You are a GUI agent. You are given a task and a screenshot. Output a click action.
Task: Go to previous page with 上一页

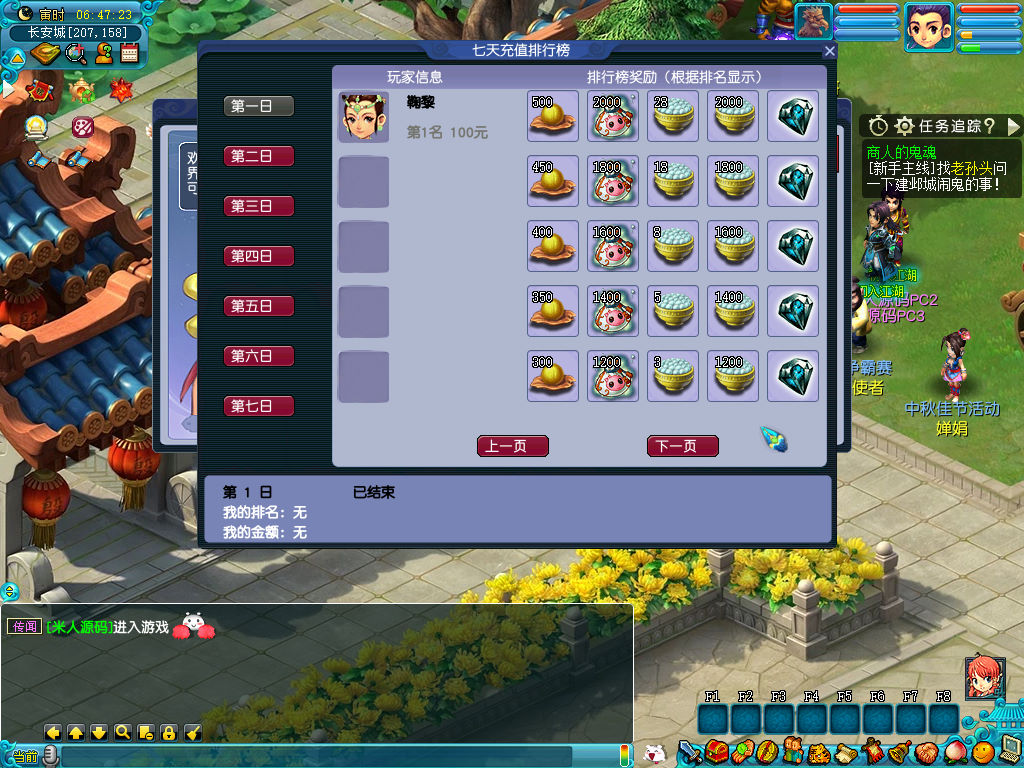point(513,446)
